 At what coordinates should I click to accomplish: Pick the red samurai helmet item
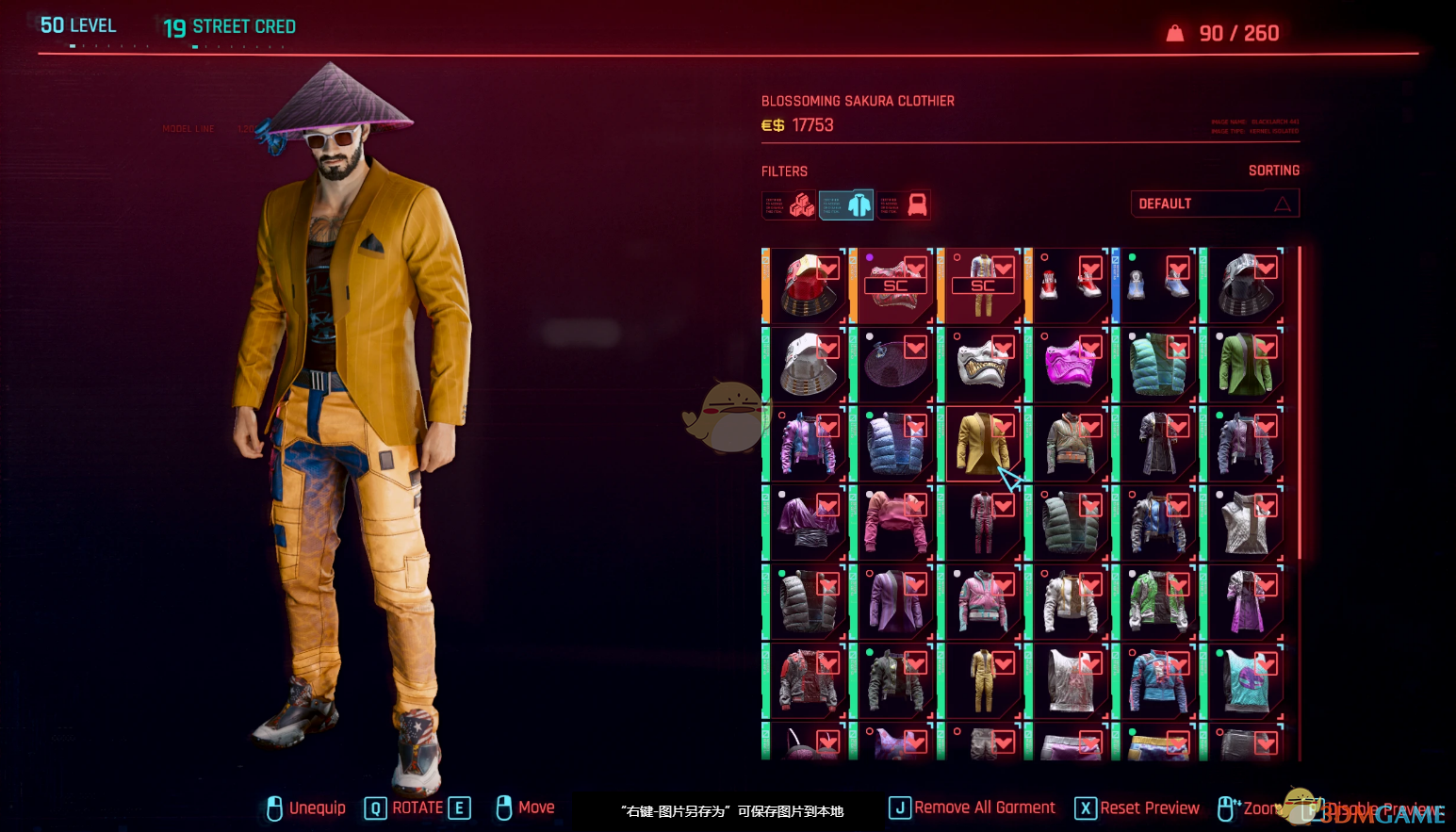pos(808,285)
